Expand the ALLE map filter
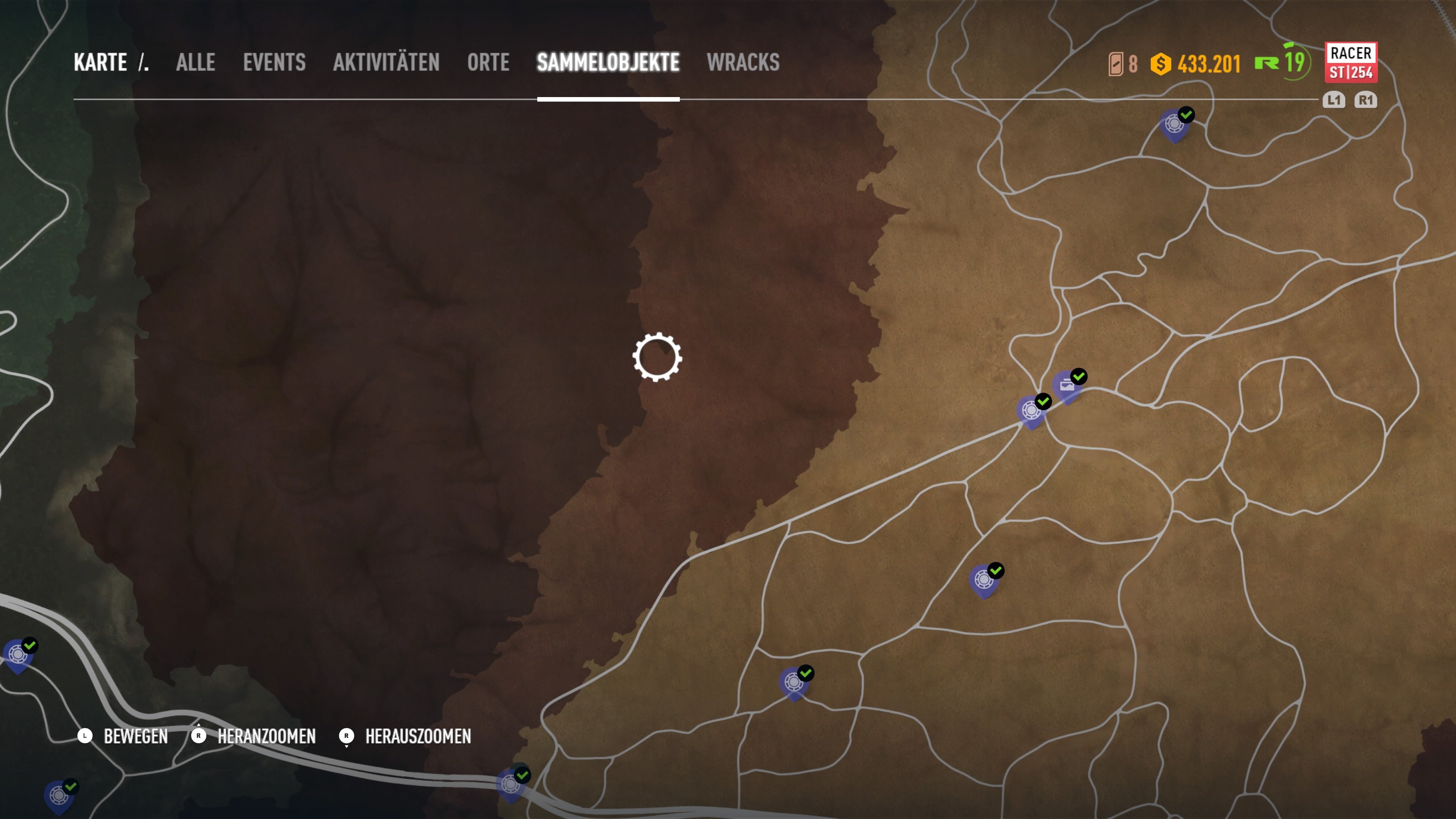 [x=195, y=62]
